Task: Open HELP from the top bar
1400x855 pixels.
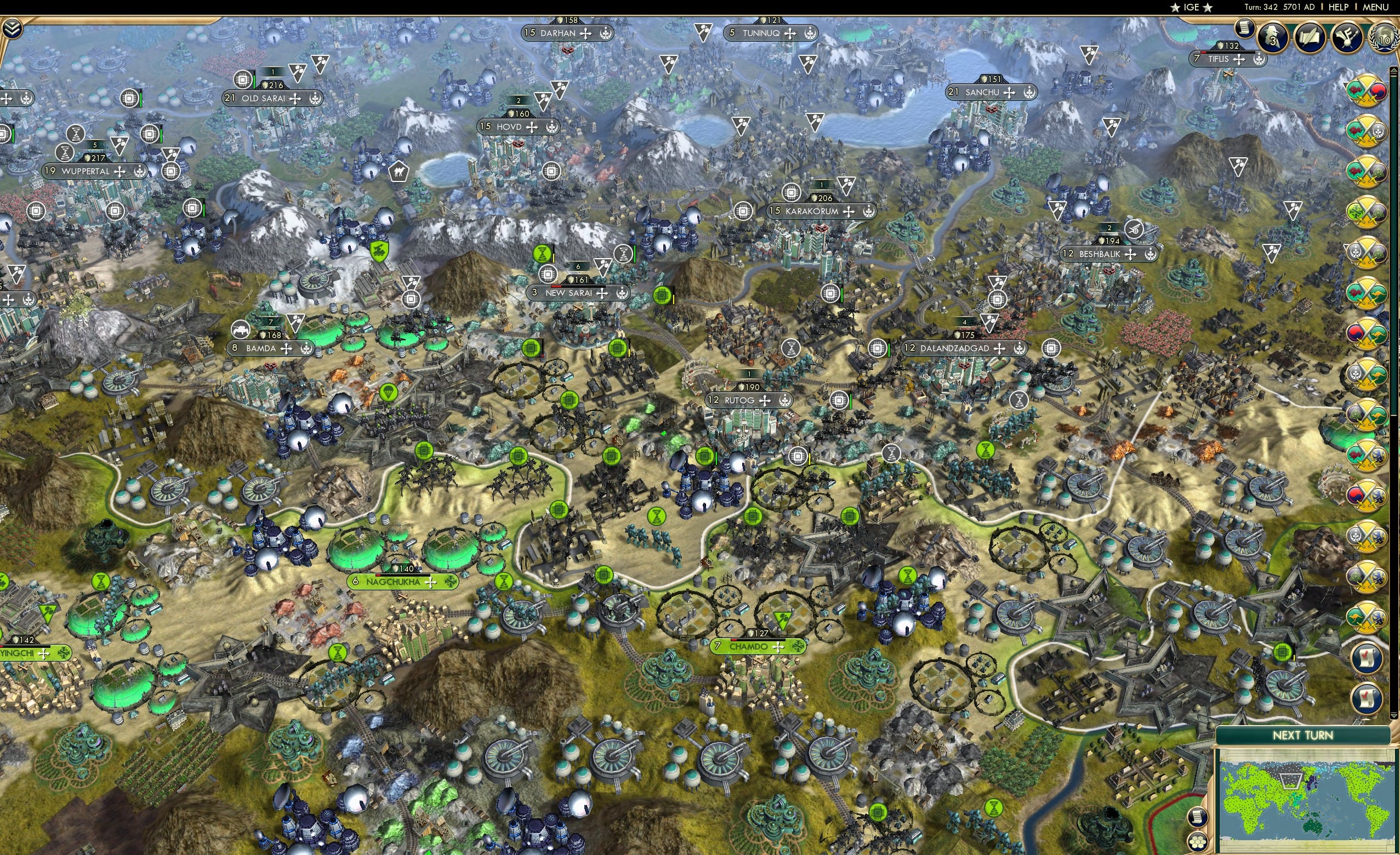Action: (1338, 7)
